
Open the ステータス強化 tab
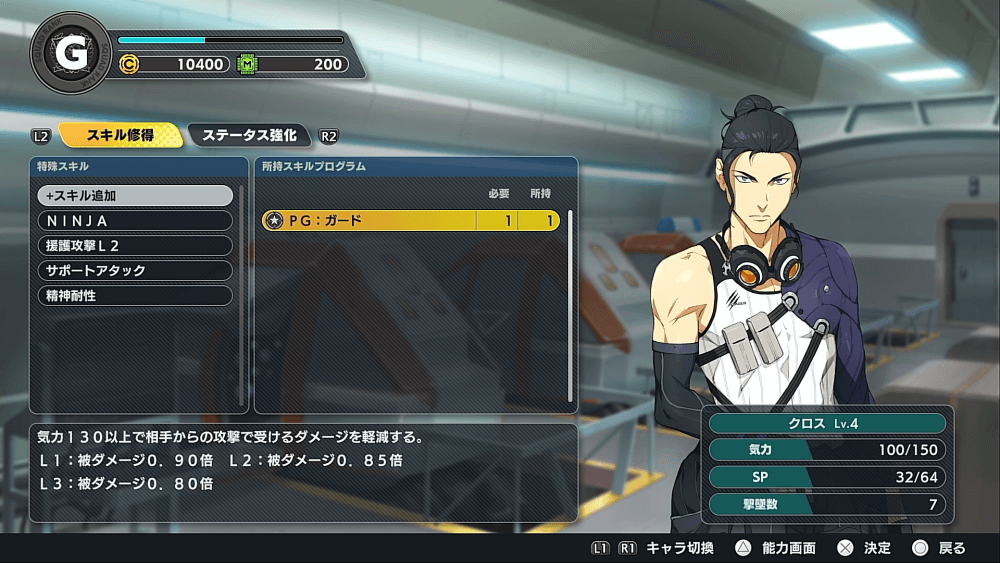click(249, 135)
